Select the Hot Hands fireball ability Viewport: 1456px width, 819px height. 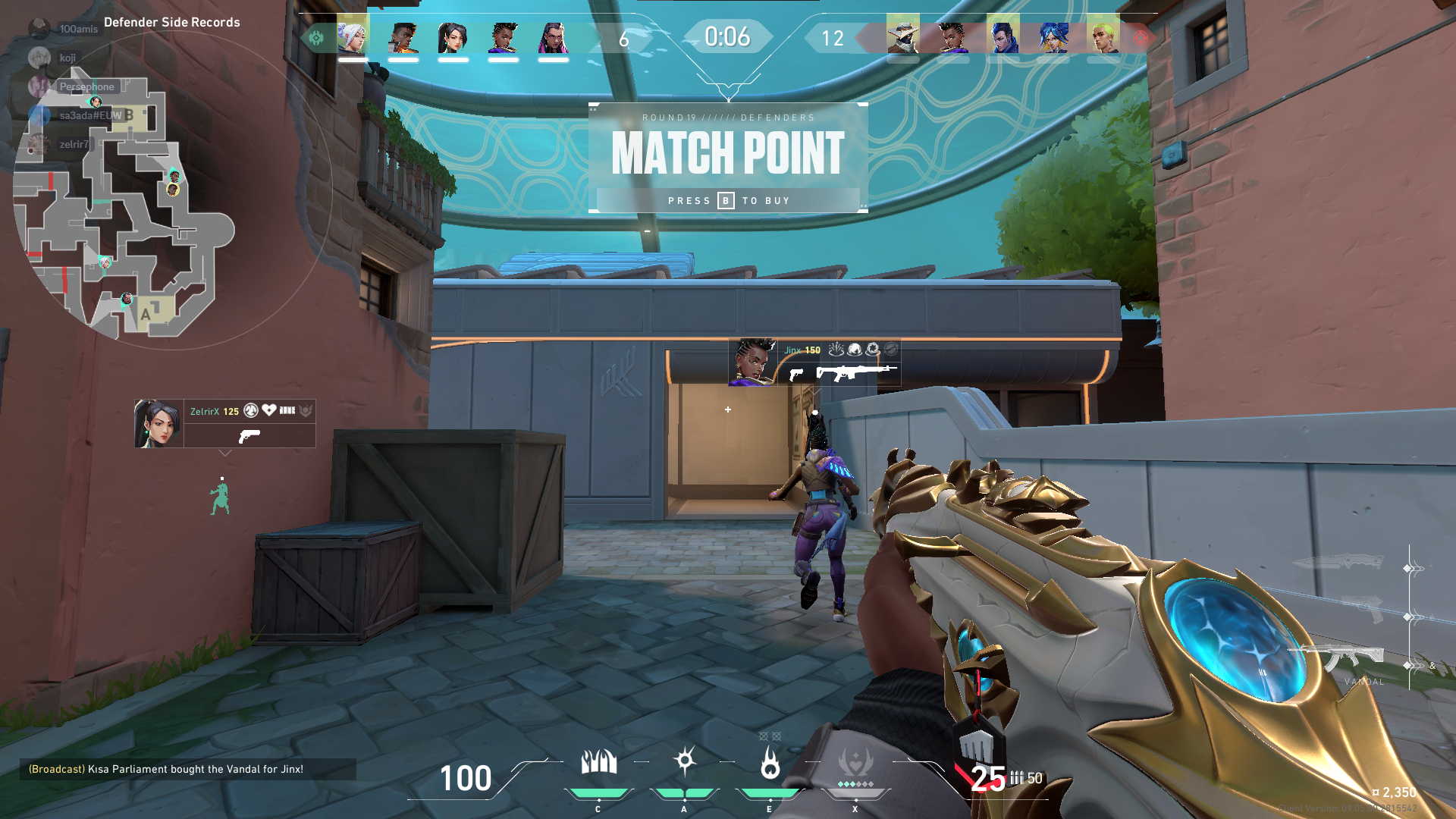click(x=770, y=763)
